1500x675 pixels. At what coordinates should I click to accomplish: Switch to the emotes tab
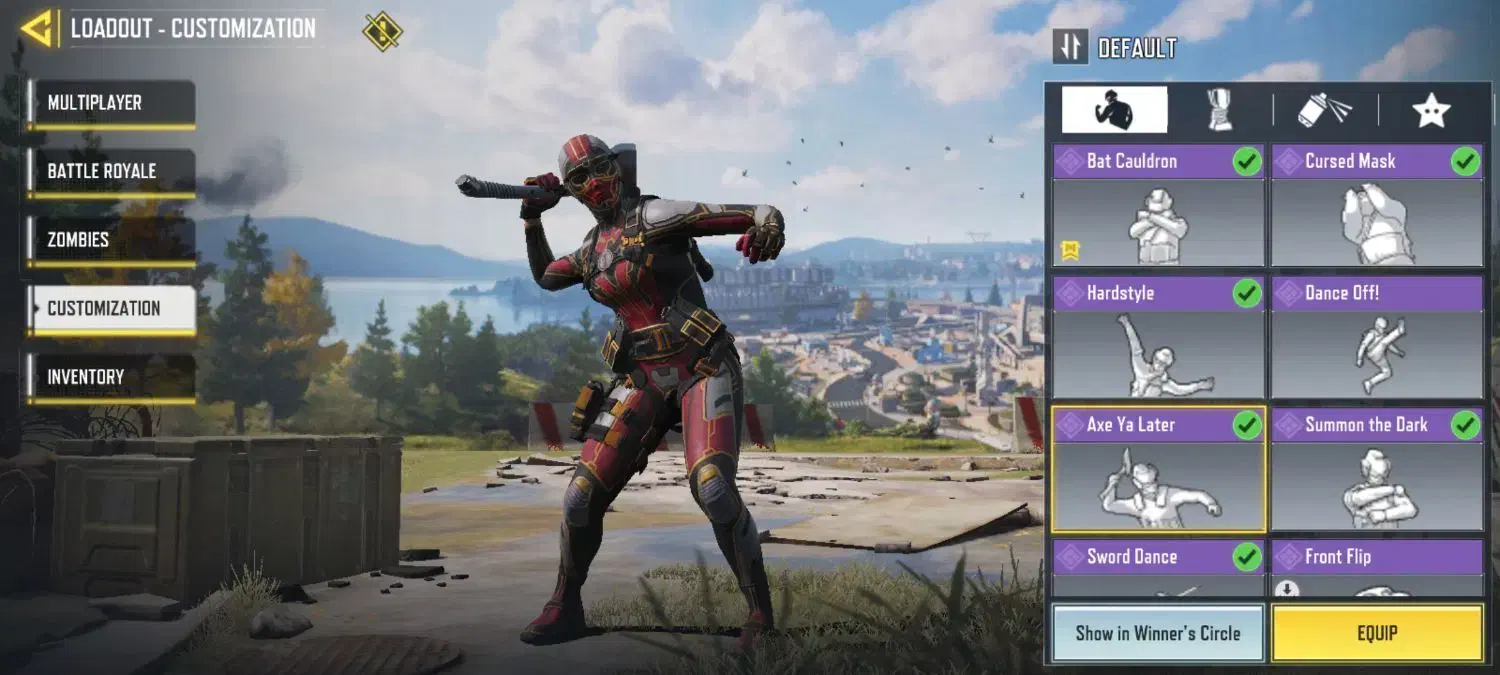[1114, 110]
